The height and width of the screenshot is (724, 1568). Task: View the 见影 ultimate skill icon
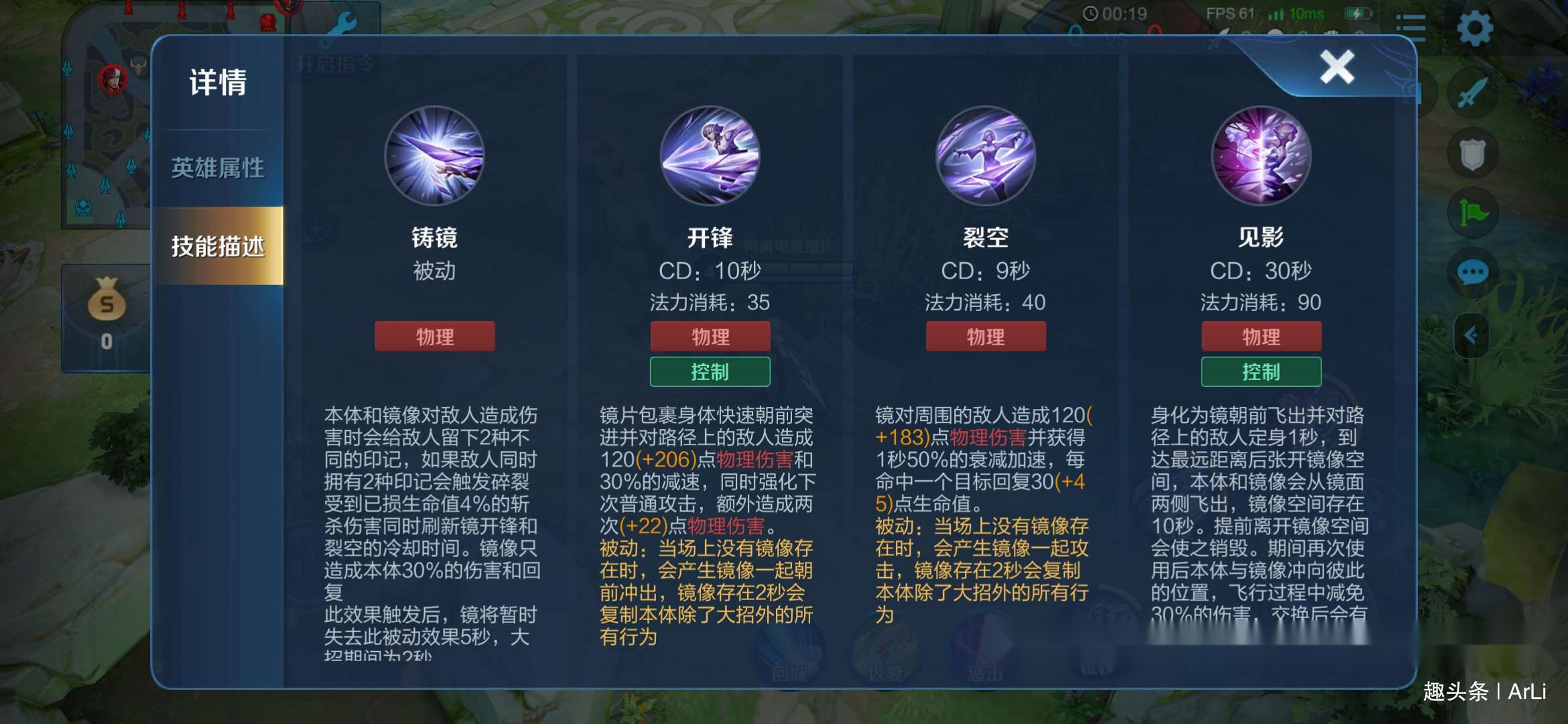tap(1260, 156)
